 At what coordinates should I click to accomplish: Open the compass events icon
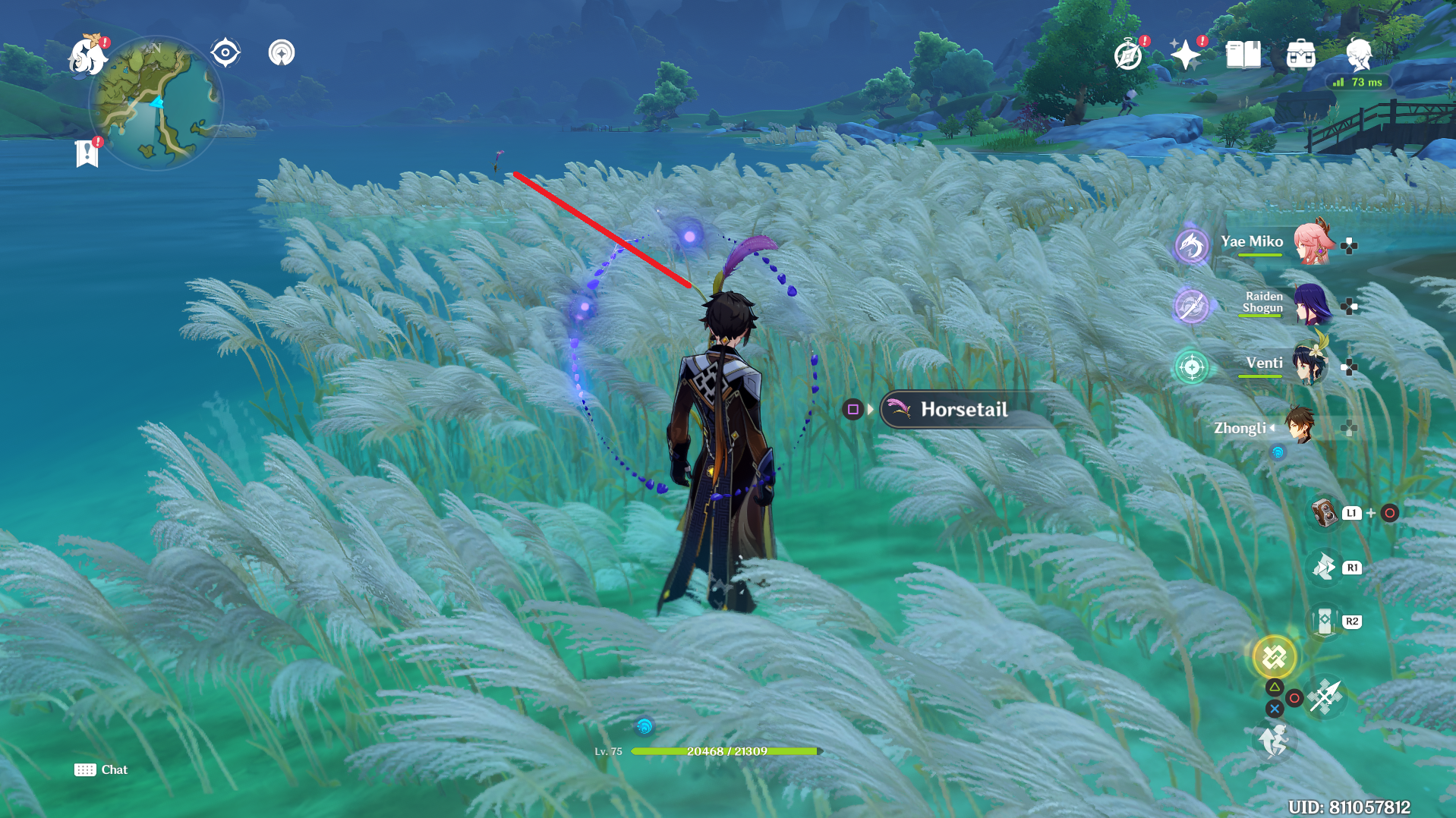coord(1128,55)
